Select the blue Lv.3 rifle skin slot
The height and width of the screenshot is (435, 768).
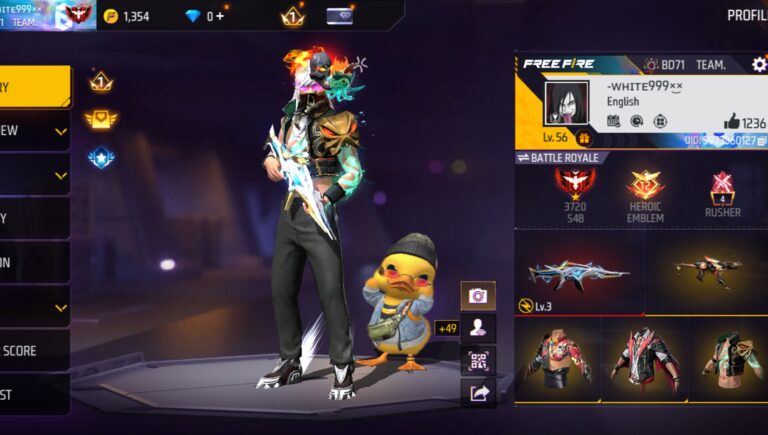(x=579, y=273)
